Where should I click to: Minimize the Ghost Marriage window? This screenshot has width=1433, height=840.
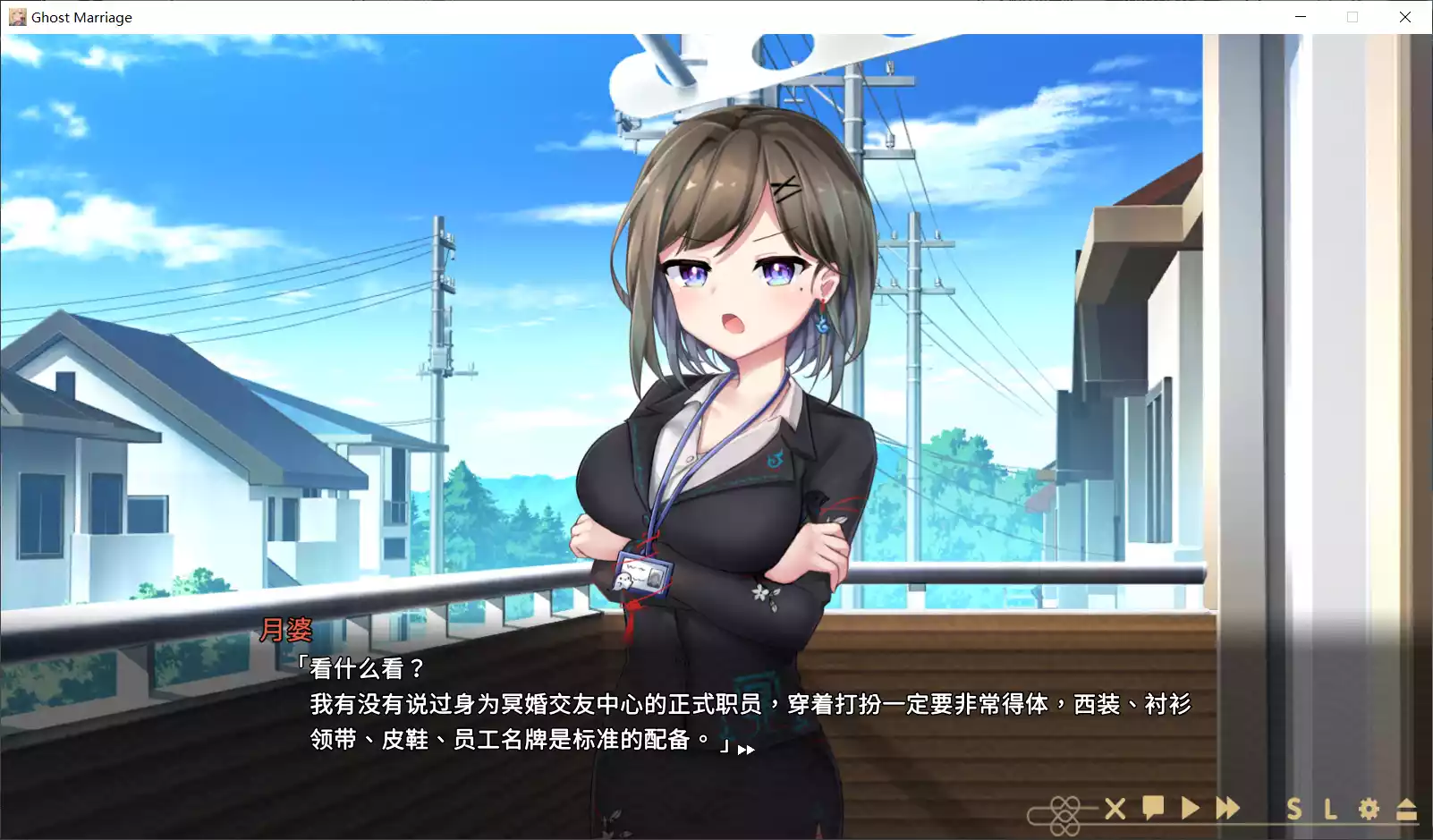(1300, 16)
